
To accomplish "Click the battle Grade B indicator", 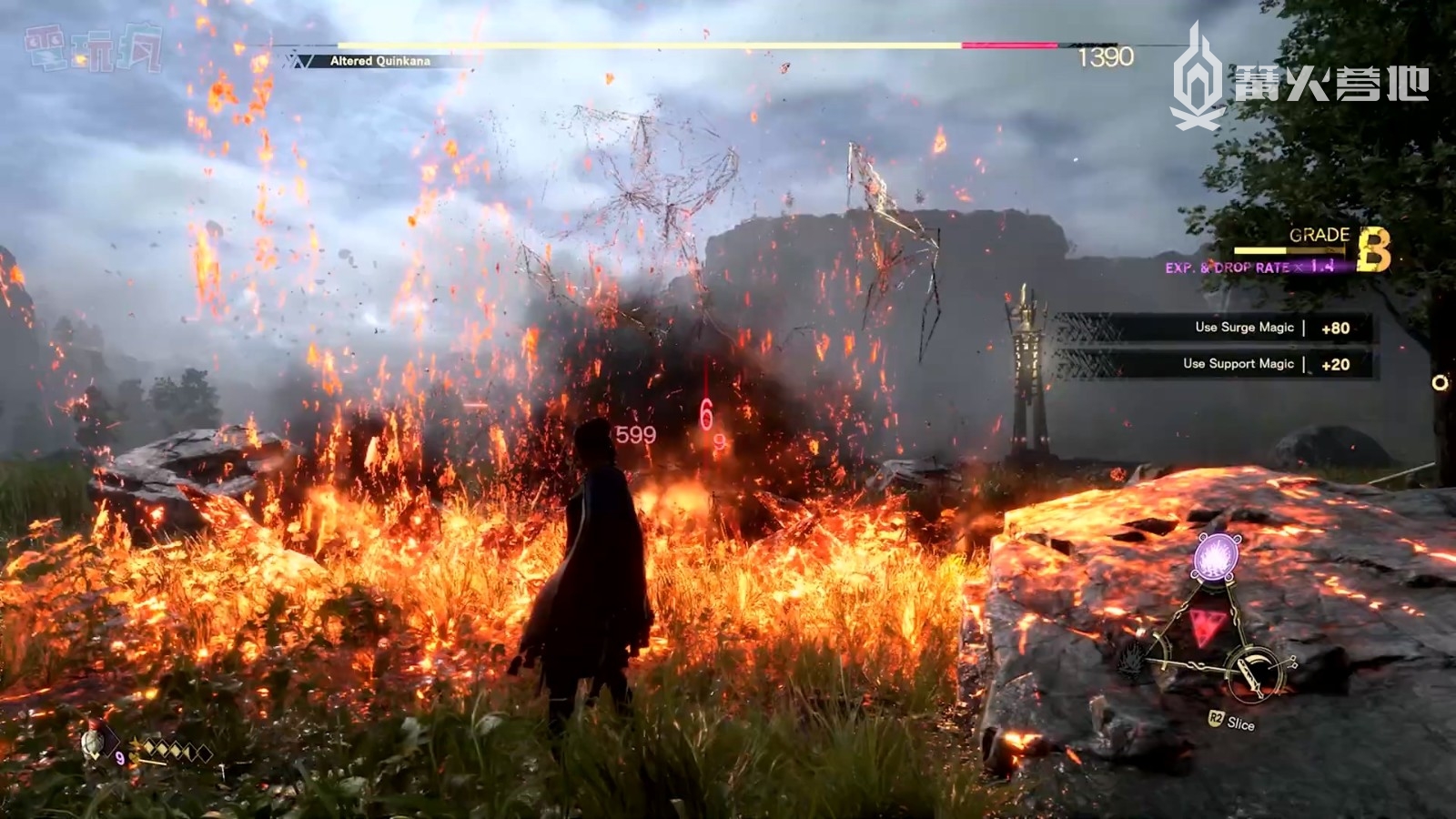I will [1372, 250].
